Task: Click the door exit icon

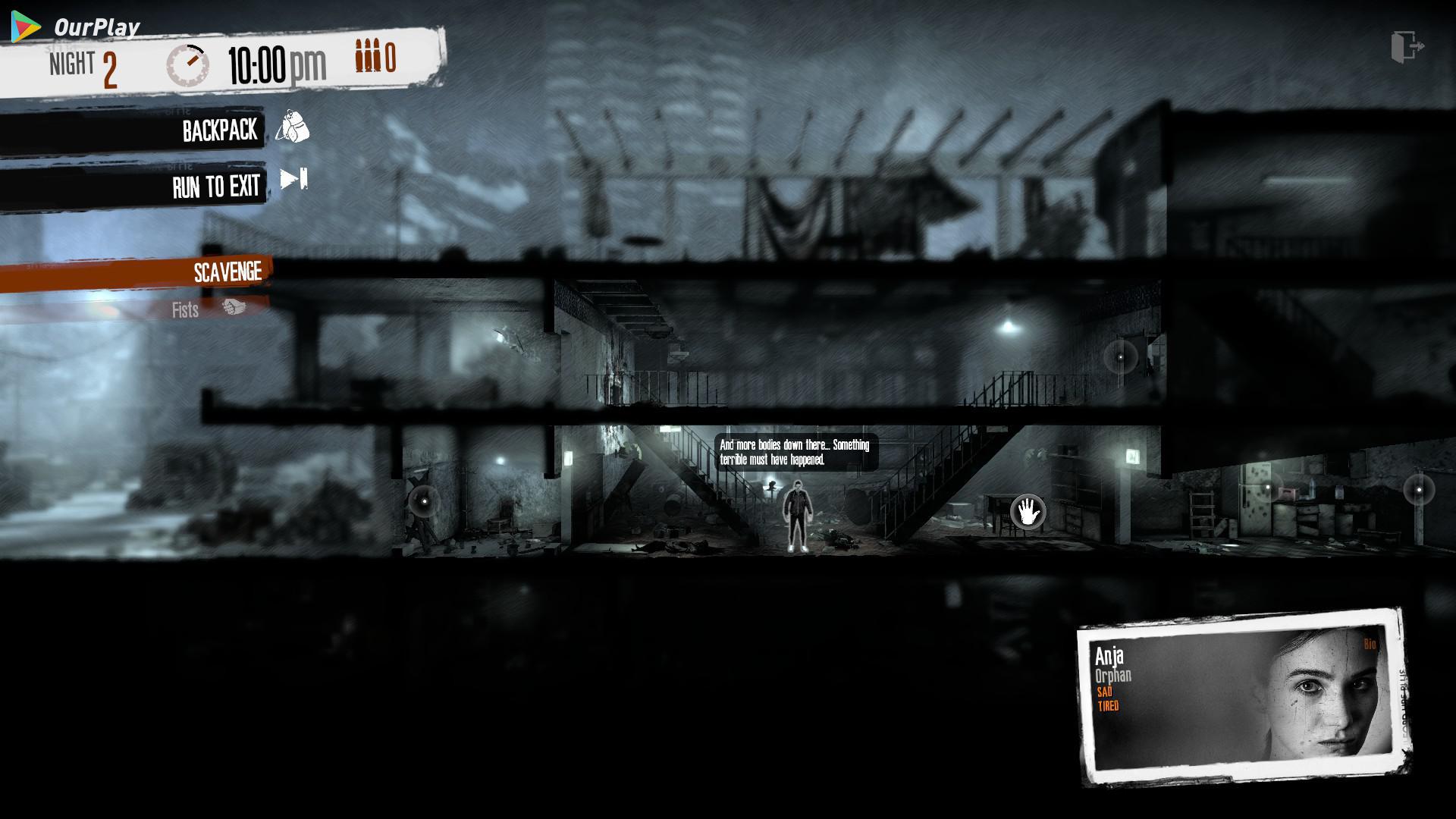Action: pyautogui.click(x=1407, y=47)
